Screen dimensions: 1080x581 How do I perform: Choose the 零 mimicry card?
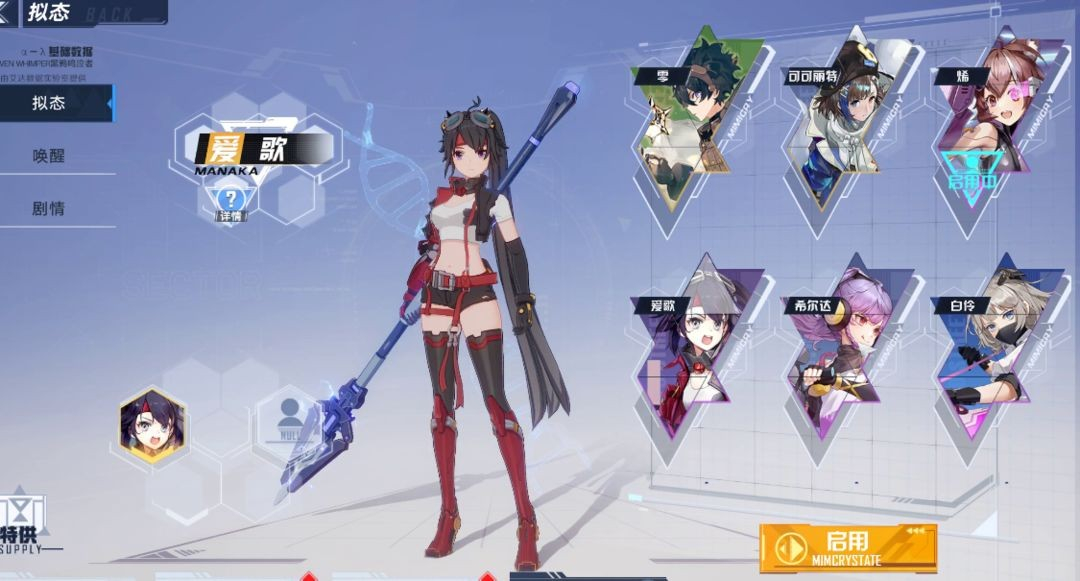tap(696, 120)
